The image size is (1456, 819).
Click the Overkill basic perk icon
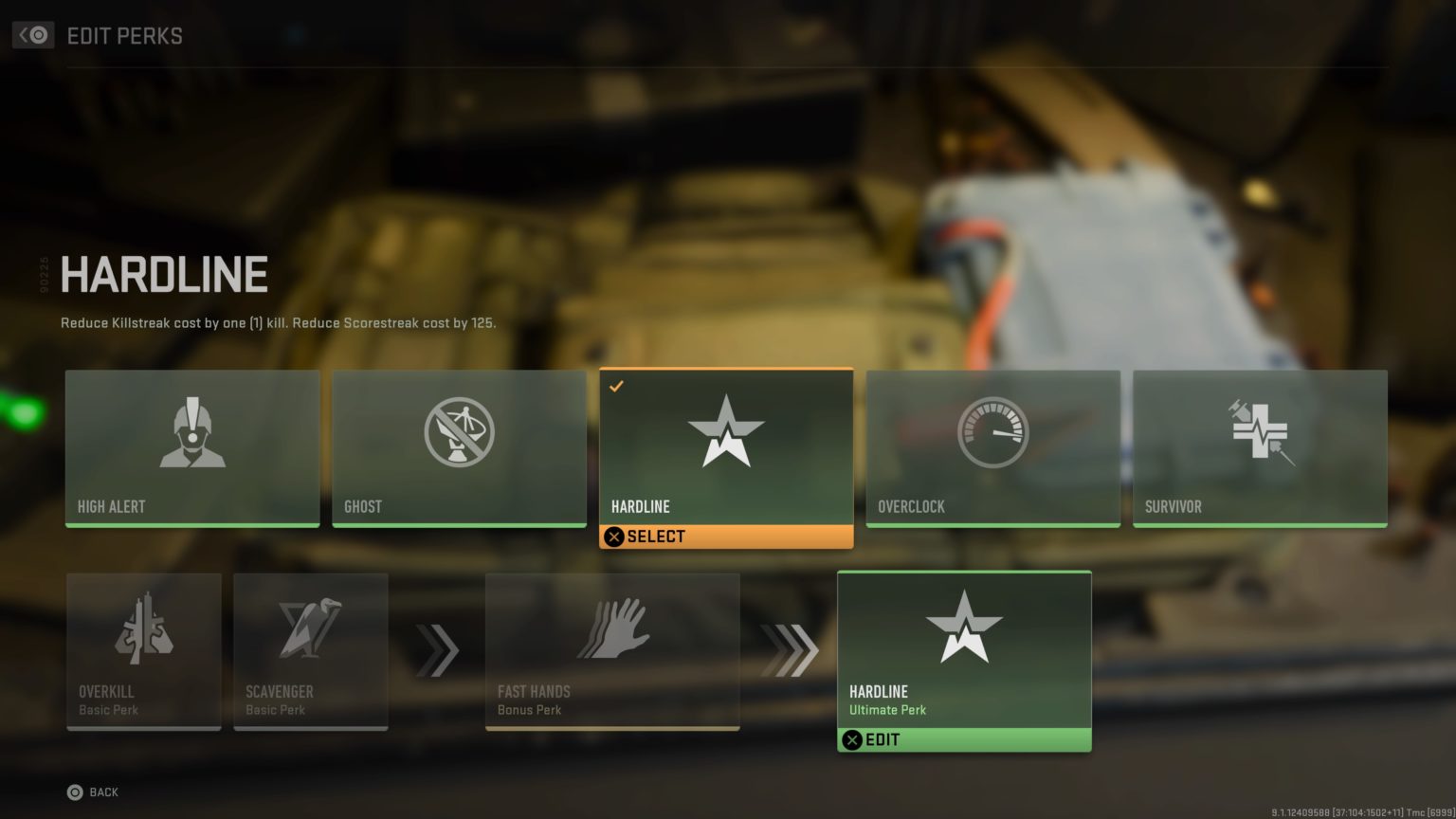[143, 628]
